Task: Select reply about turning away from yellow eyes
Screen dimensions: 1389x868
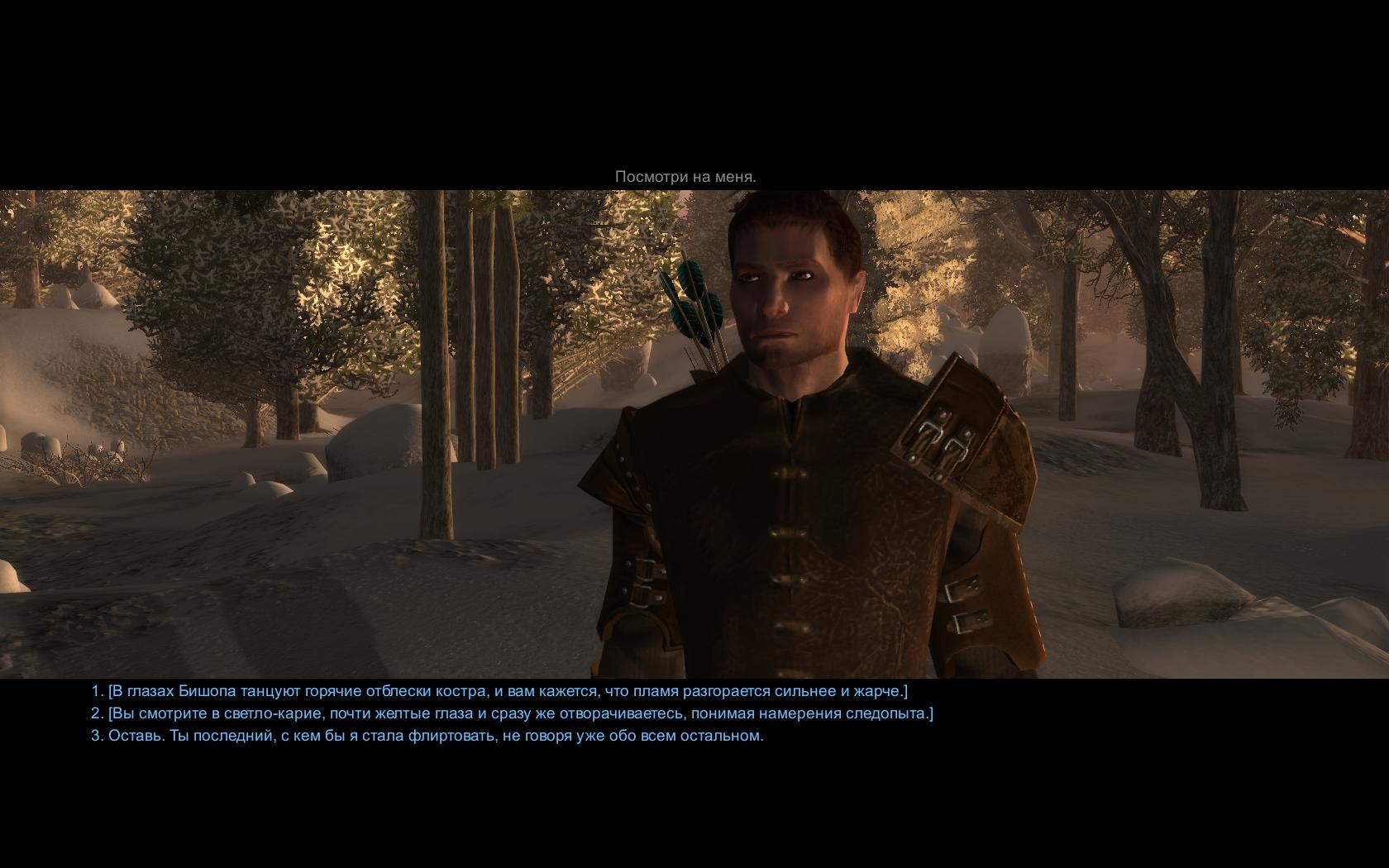Action: click(513, 713)
